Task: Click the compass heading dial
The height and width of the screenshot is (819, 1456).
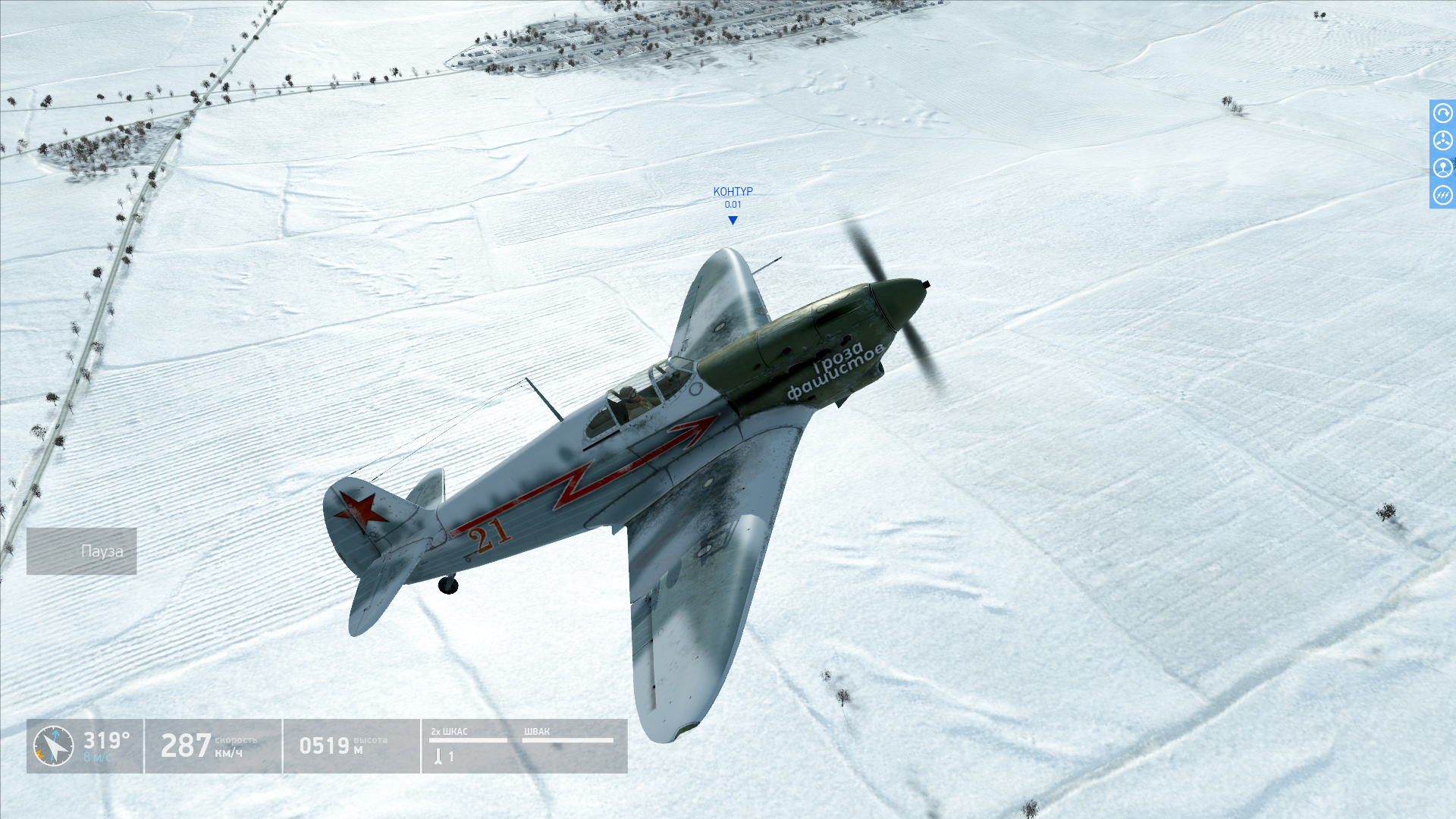Action: pos(54,746)
